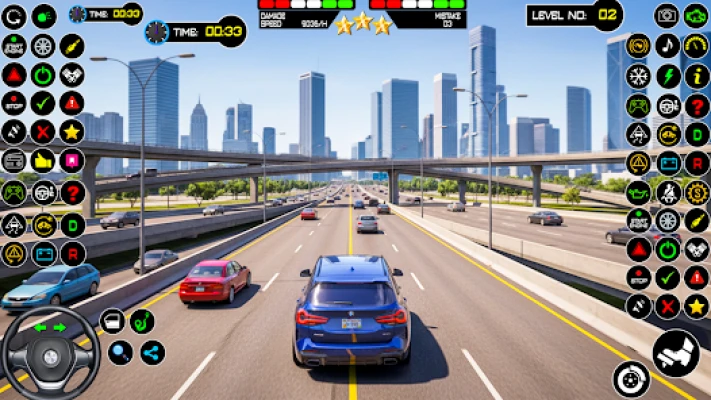Turn the large steering wheel control
This screenshot has width=711, height=400.
[x=49, y=352]
